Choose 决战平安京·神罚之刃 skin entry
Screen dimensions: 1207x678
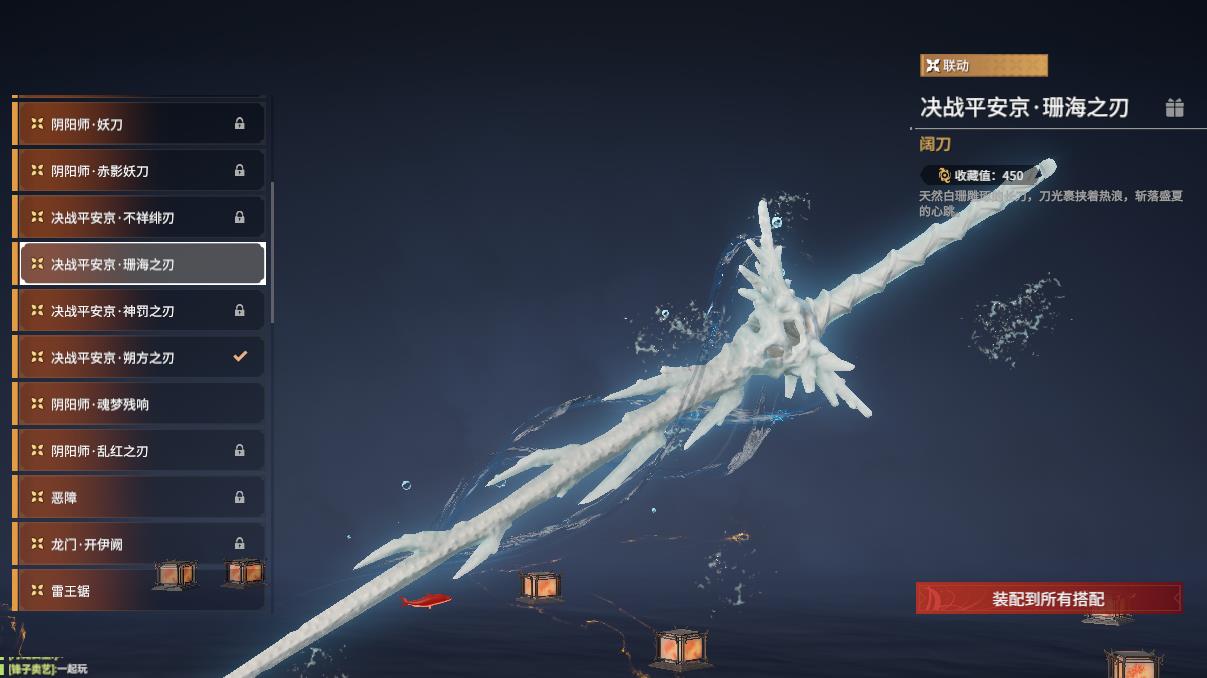140,311
